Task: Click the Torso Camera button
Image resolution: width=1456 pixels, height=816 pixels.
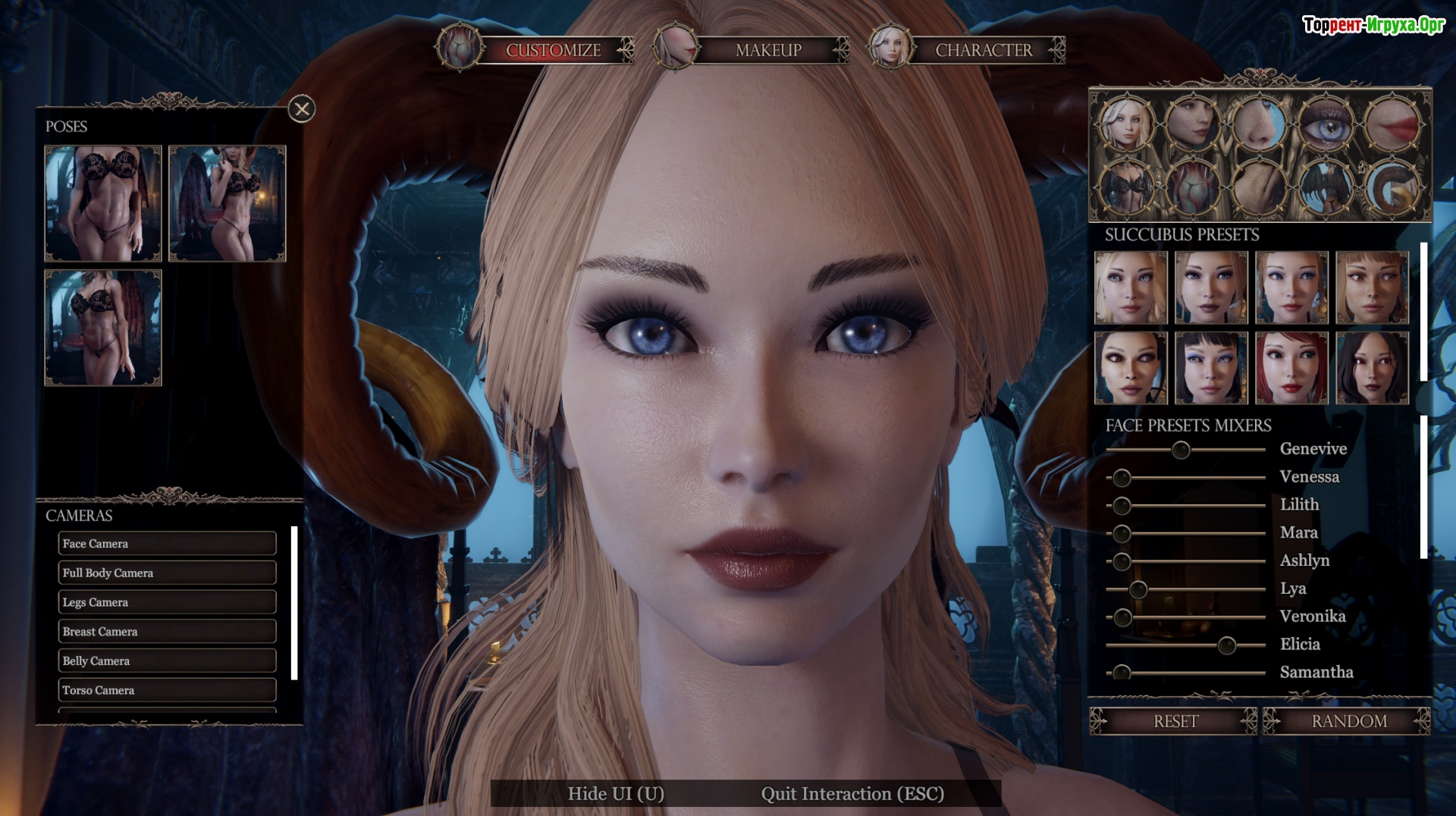Action: click(x=167, y=690)
